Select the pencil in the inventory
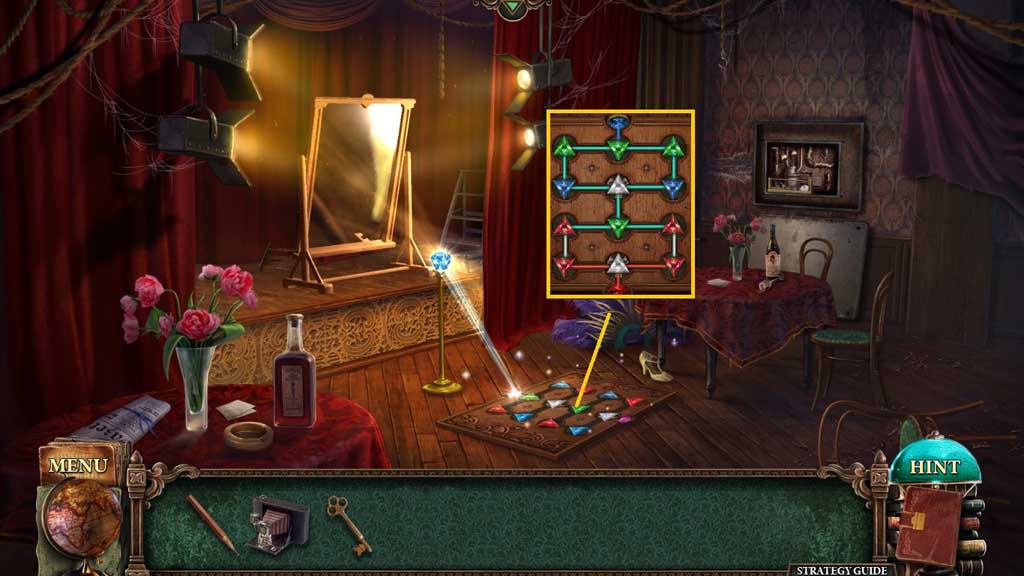 pyautogui.click(x=211, y=523)
